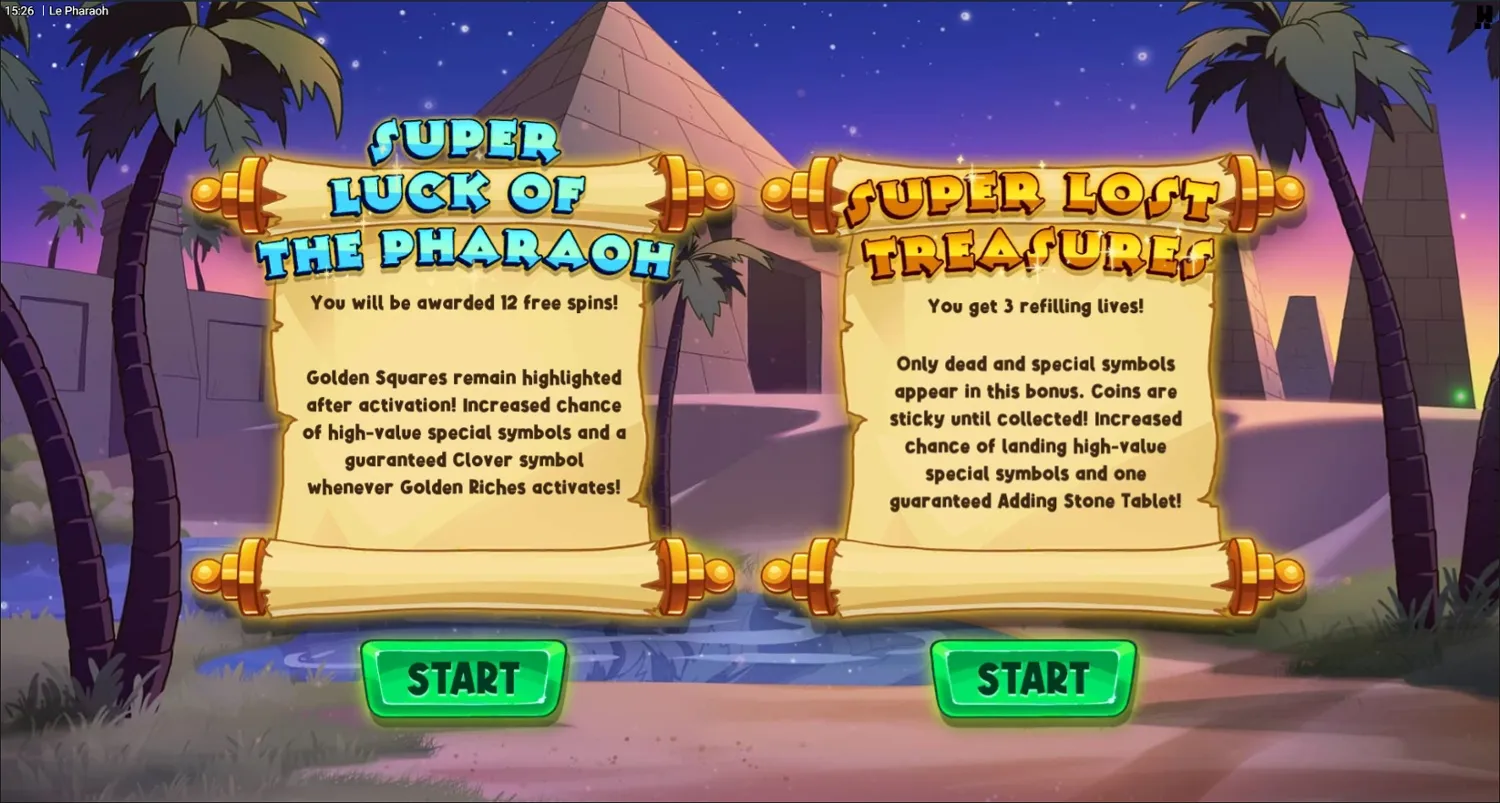Select the Super Luck of the Pharaoh scroll title
The height and width of the screenshot is (803, 1500).
tap(463, 196)
